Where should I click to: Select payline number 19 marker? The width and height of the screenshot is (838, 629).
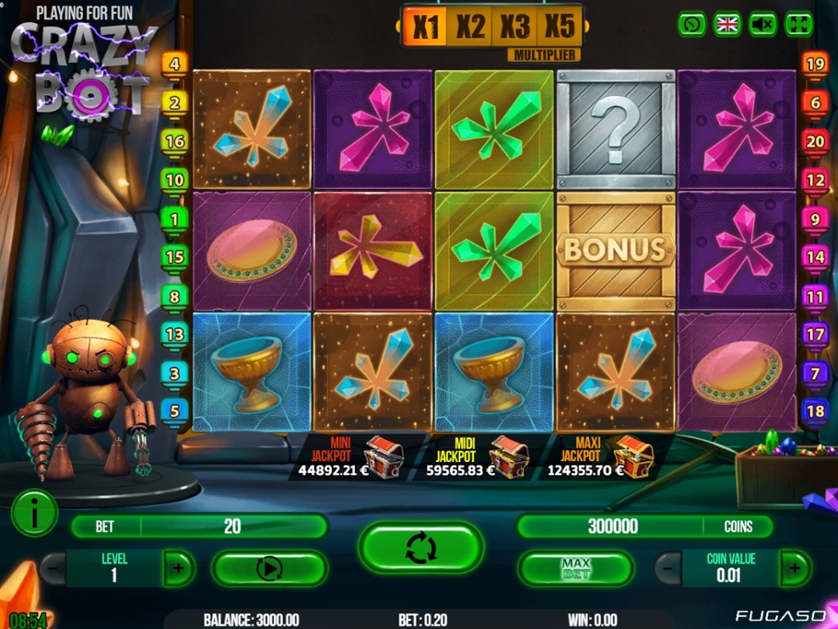click(815, 65)
